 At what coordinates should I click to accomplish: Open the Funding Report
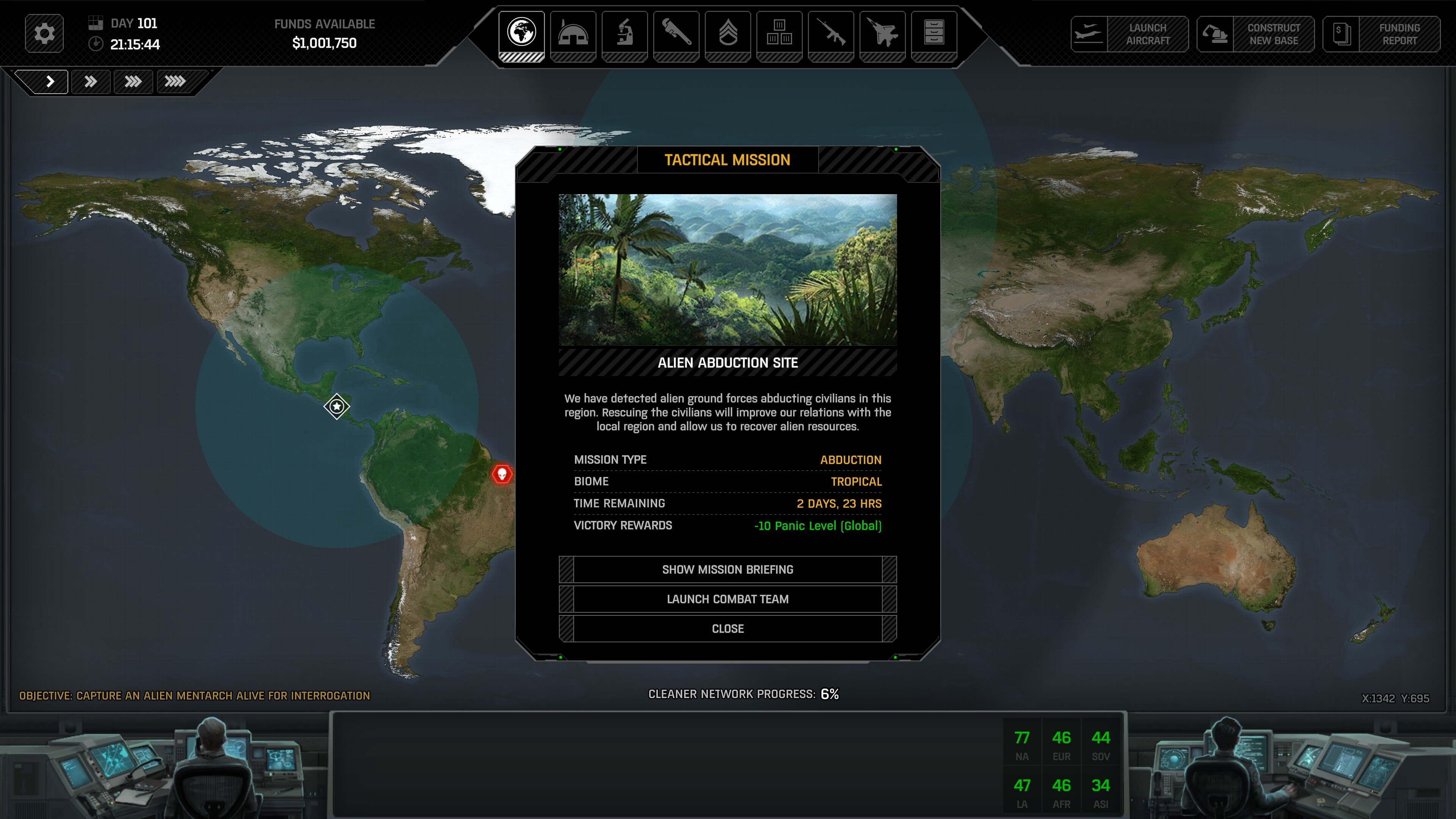pos(1381,35)
